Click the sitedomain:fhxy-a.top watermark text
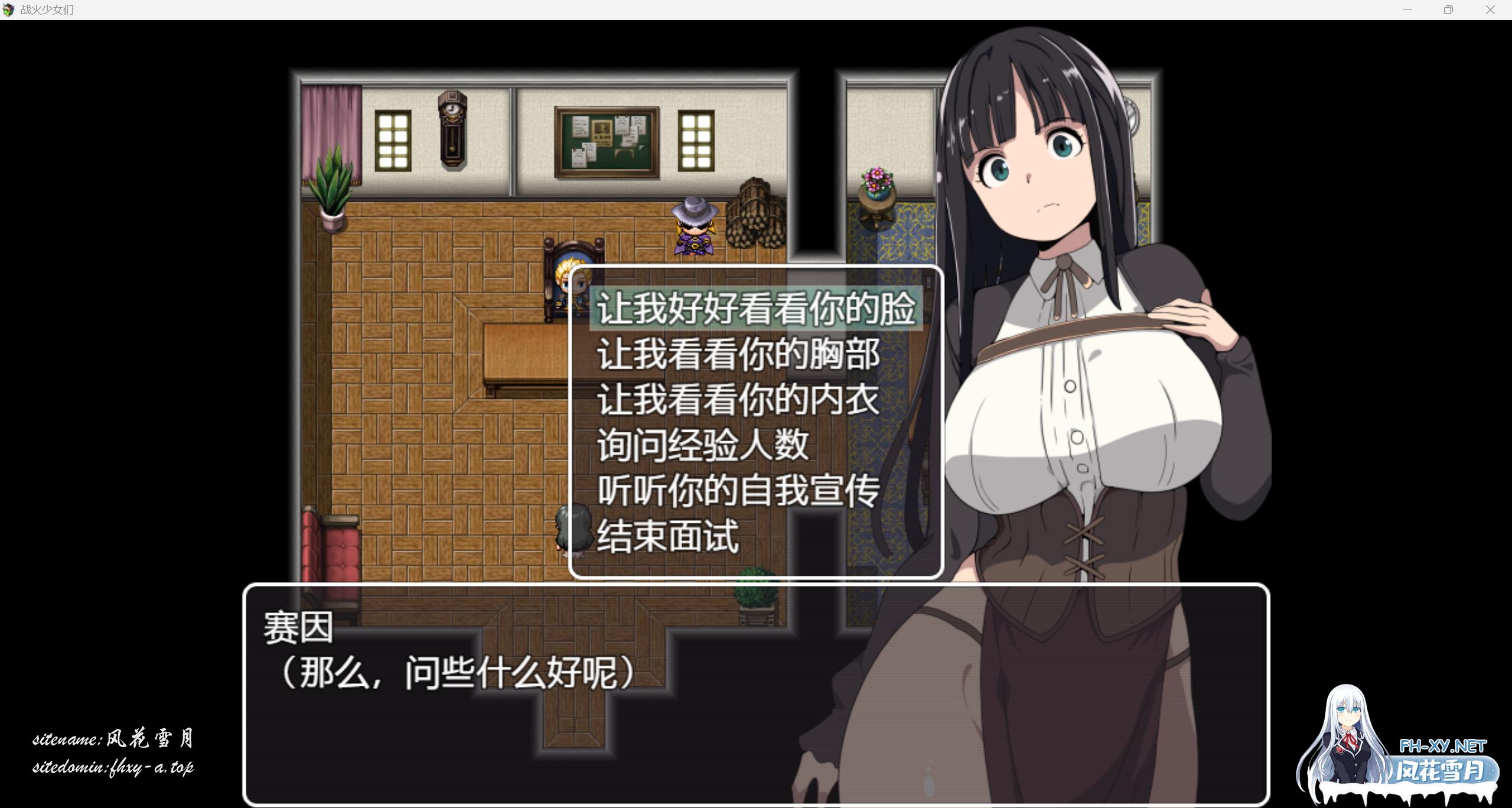 (x=116, y=769)
